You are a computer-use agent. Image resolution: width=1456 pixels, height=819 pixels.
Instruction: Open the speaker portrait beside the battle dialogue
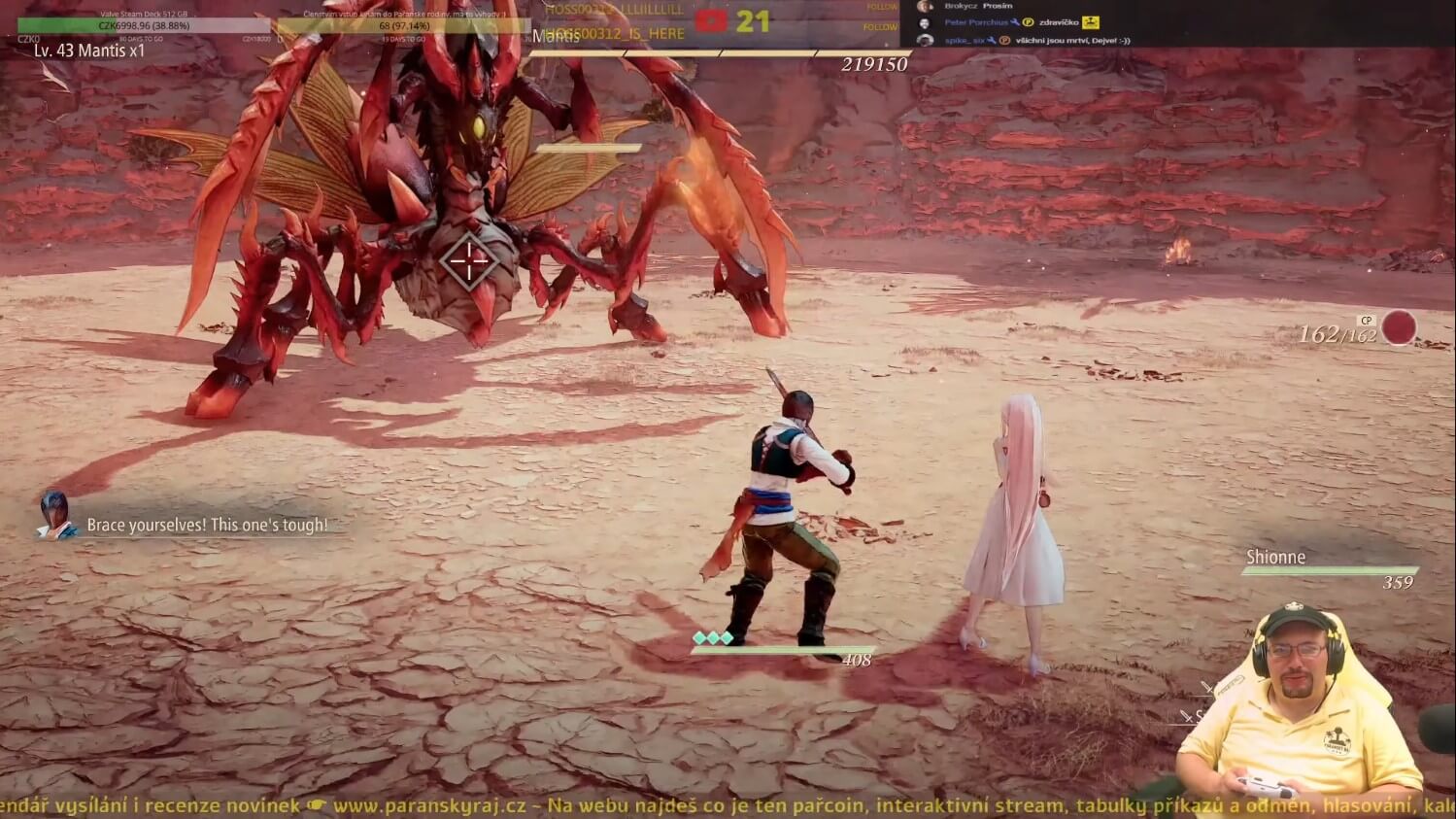pos(55,515)
